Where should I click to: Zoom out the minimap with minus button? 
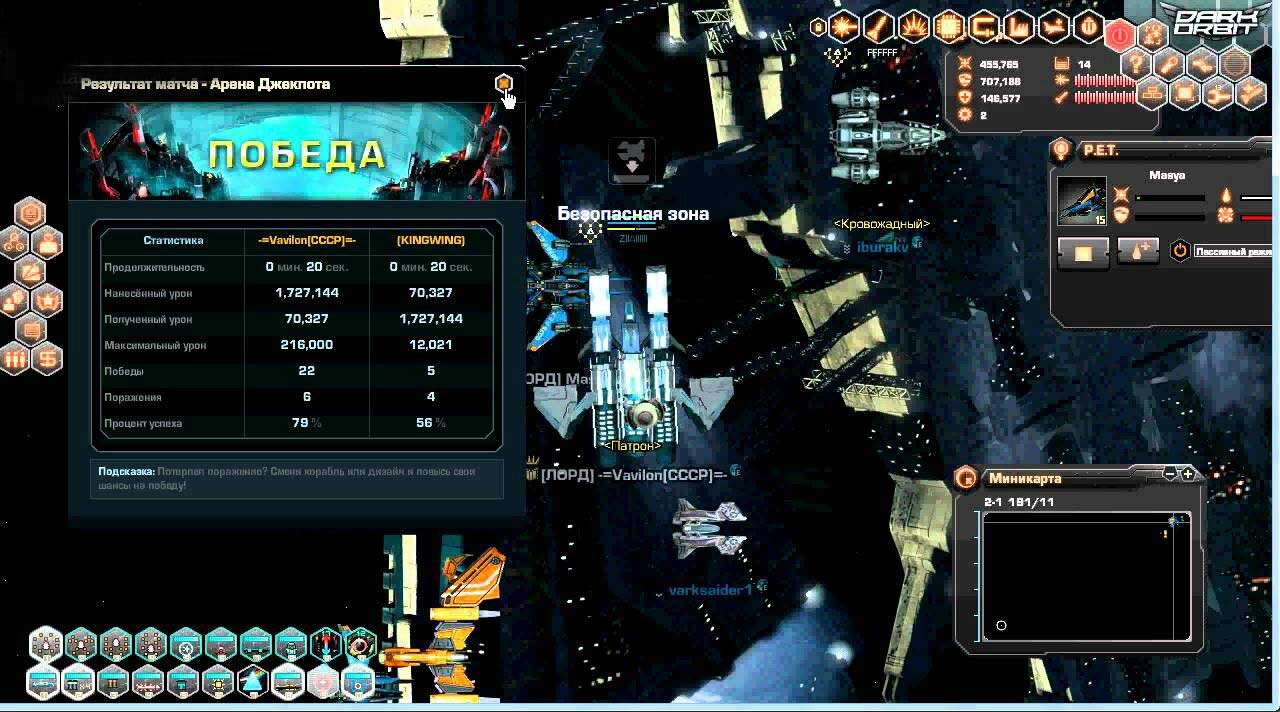[x=1171, y=474]
